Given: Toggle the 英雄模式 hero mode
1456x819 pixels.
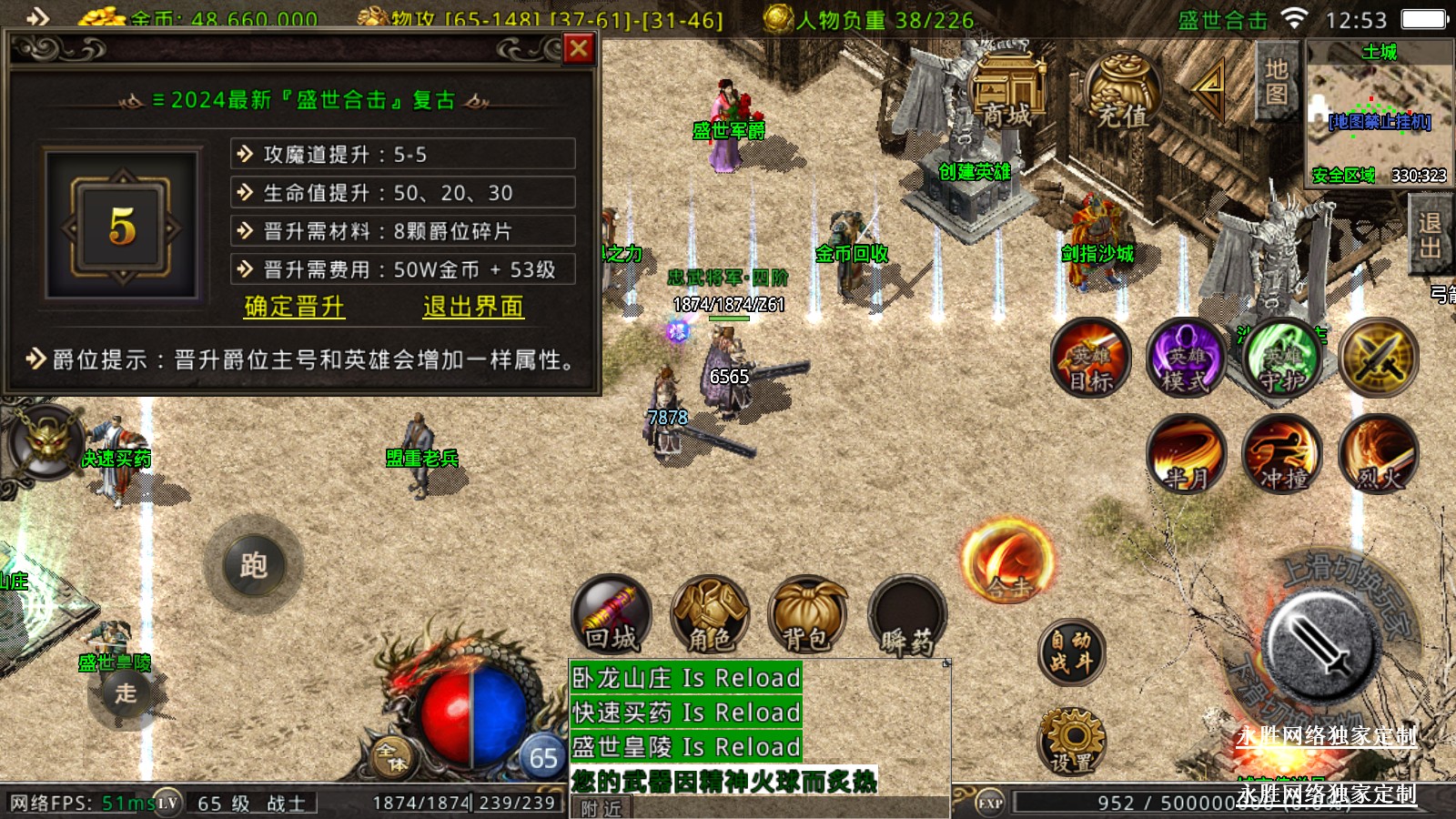Looking at the screenshot, I should click(x=1186, y=358).
